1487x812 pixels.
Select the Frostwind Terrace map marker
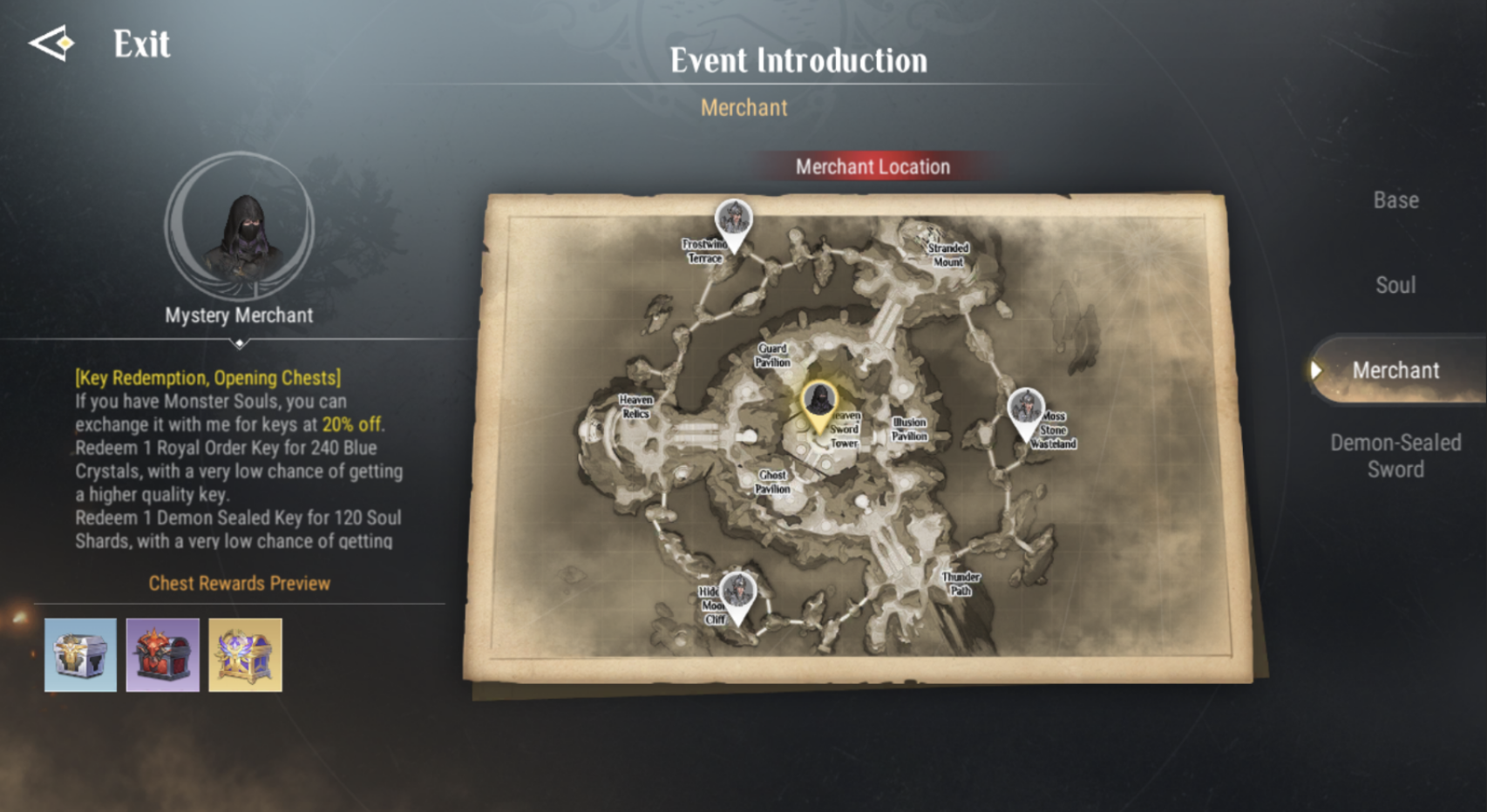pyautogui.click(x=734, y=221)
